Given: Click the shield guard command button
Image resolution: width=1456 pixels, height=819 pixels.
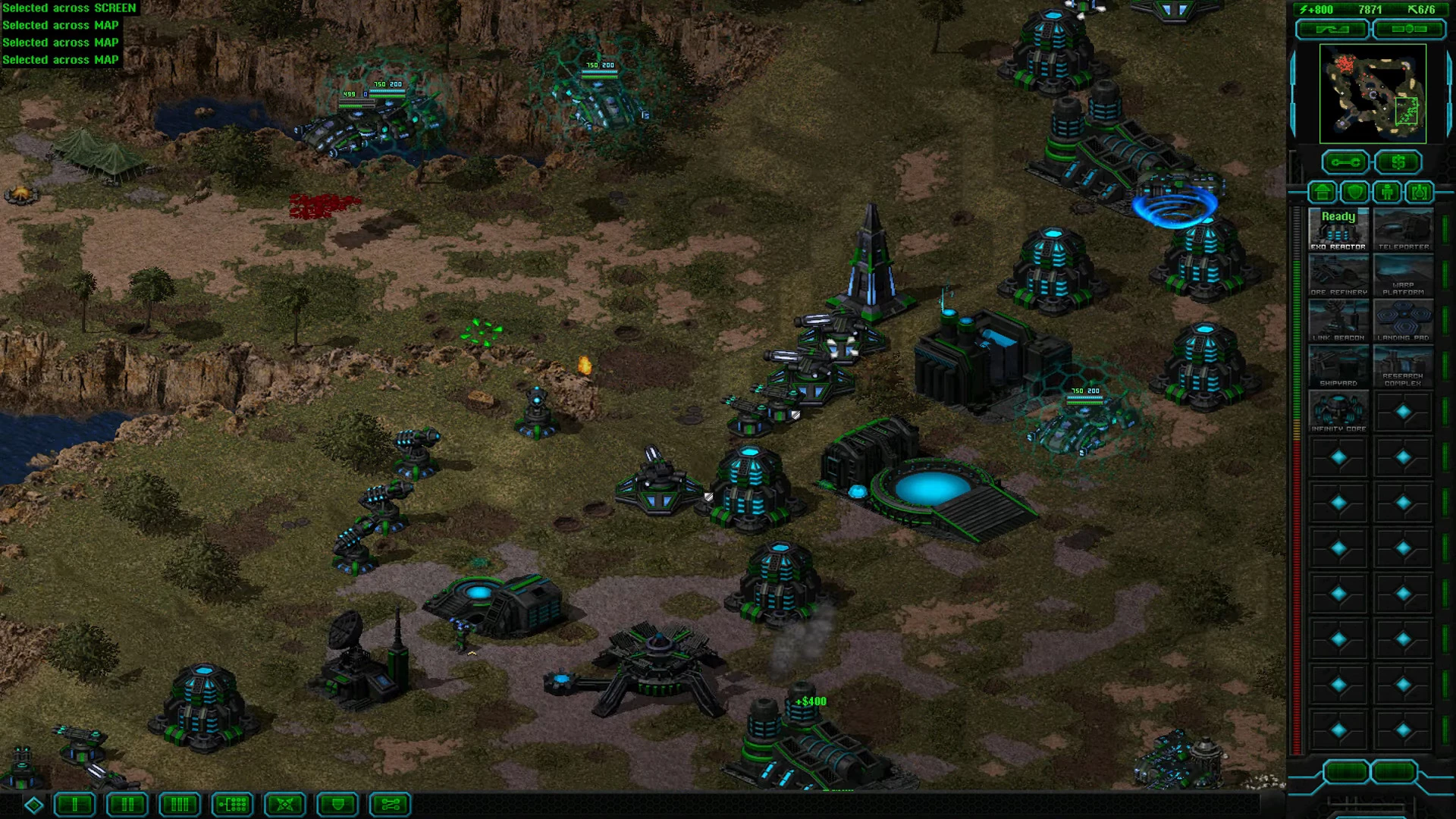Looking at the screenshot, I should click(x=337, y=805).
